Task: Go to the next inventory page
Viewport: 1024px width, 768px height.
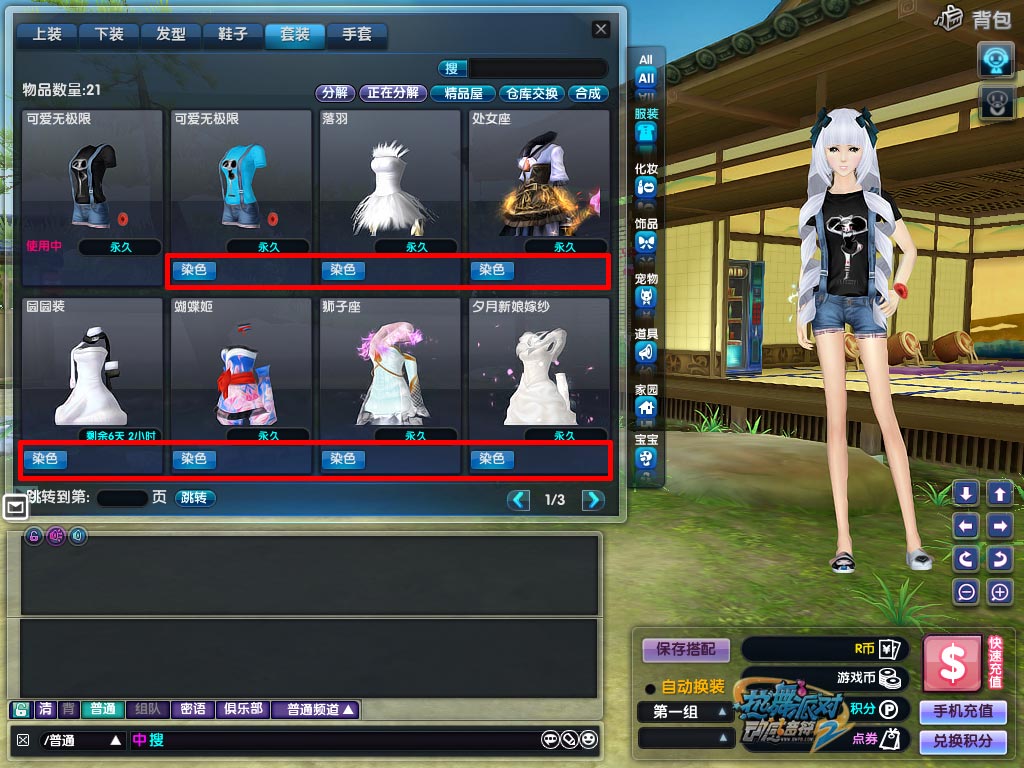Action: point(593,500)
